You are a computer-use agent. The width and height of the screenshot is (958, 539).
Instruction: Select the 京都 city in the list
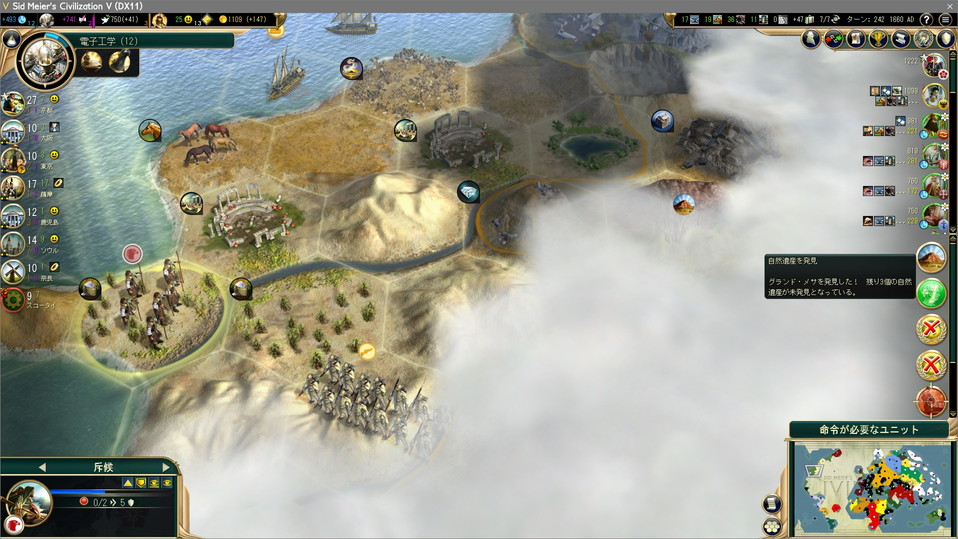coord(14,103)
